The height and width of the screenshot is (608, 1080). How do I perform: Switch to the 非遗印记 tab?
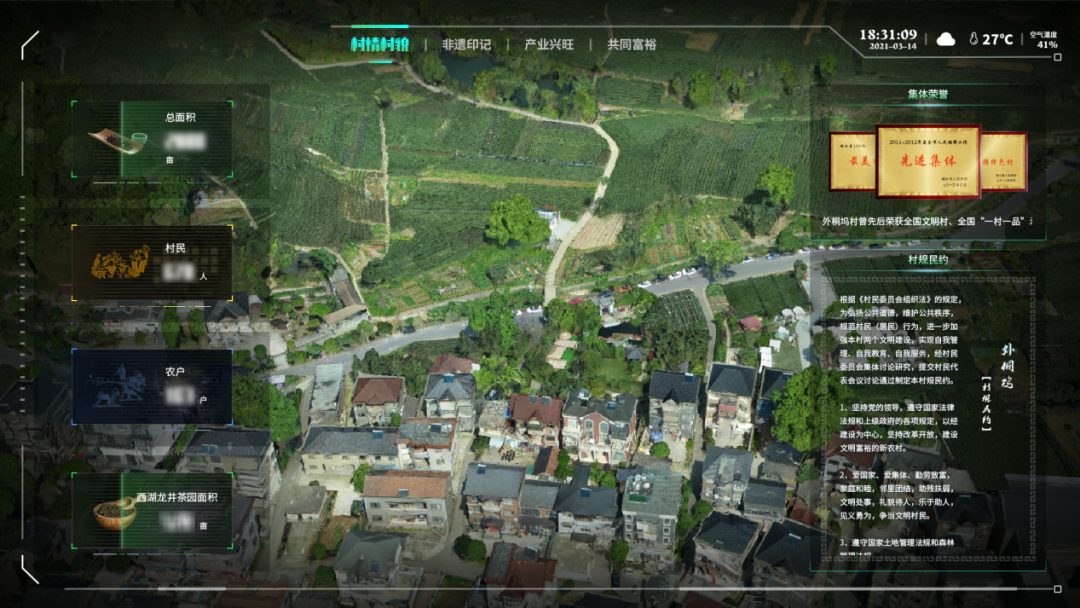pos(466,45)
